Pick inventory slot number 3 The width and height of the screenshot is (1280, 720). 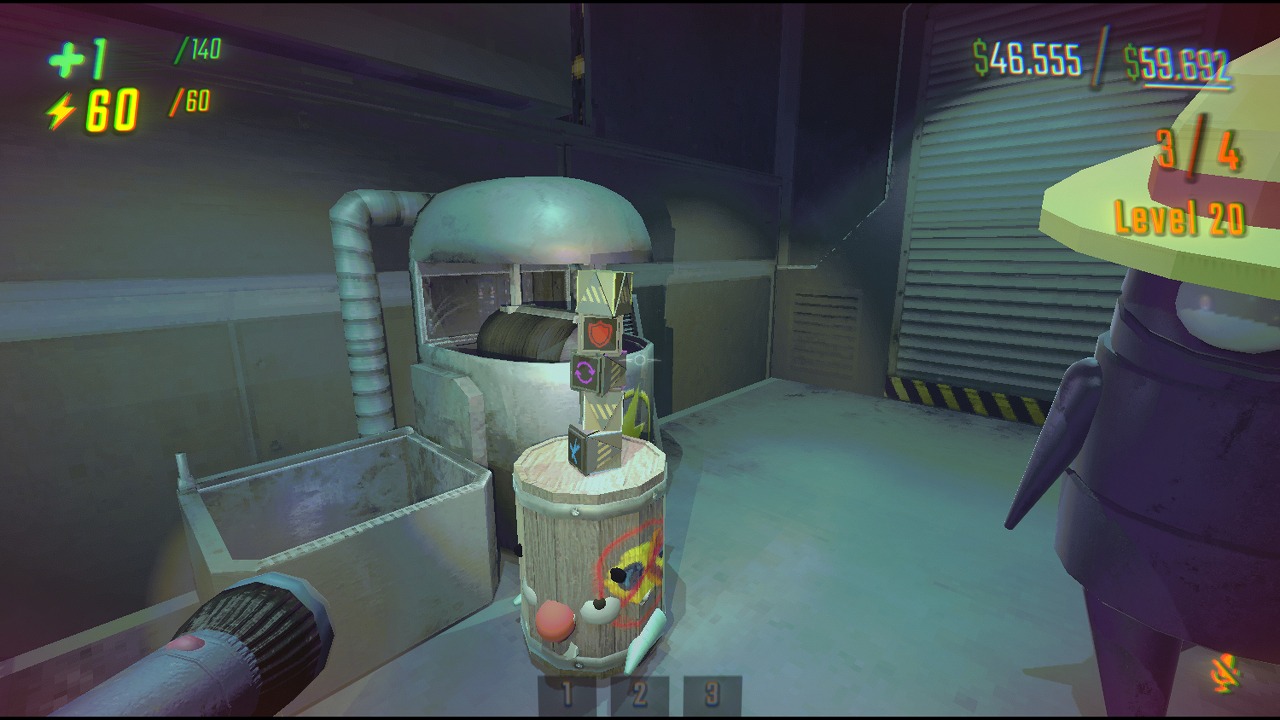point(712,695)
